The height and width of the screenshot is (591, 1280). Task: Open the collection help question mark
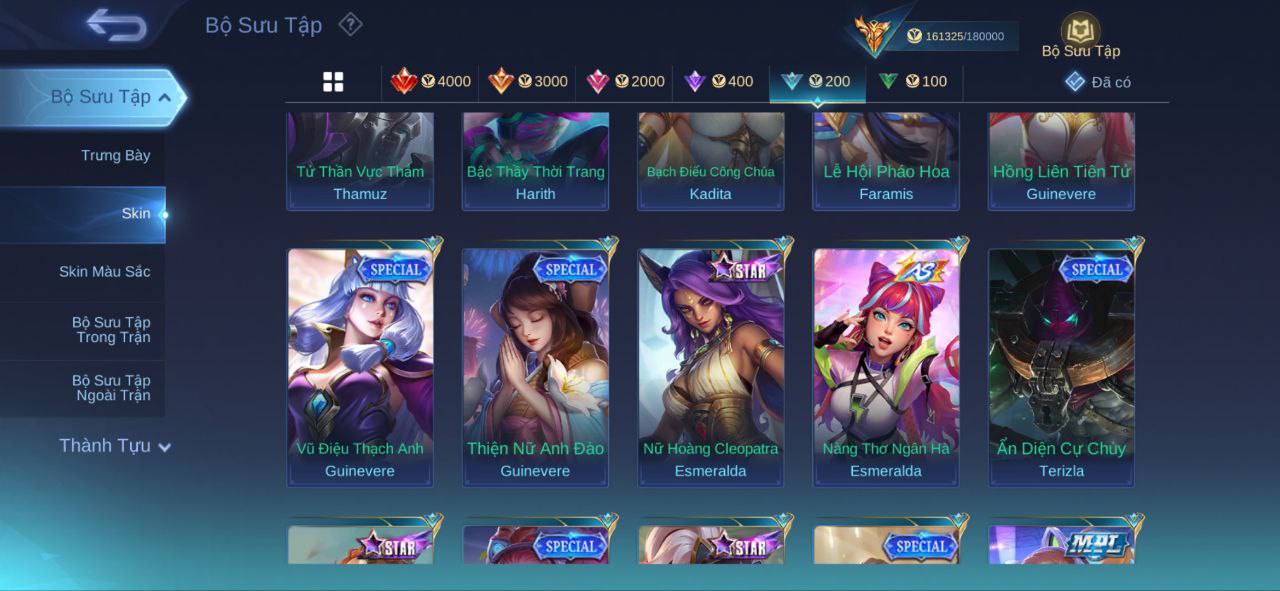[350, 24]
